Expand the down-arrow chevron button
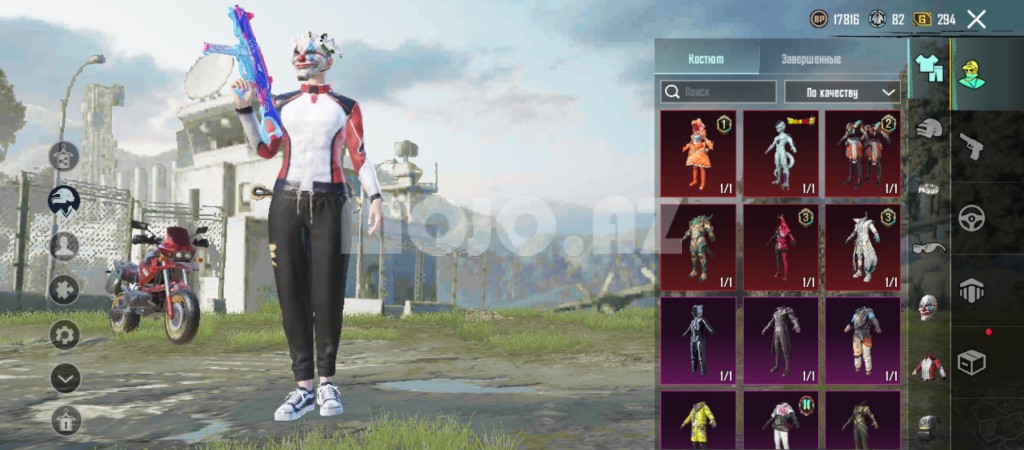 tap(65, 378)
